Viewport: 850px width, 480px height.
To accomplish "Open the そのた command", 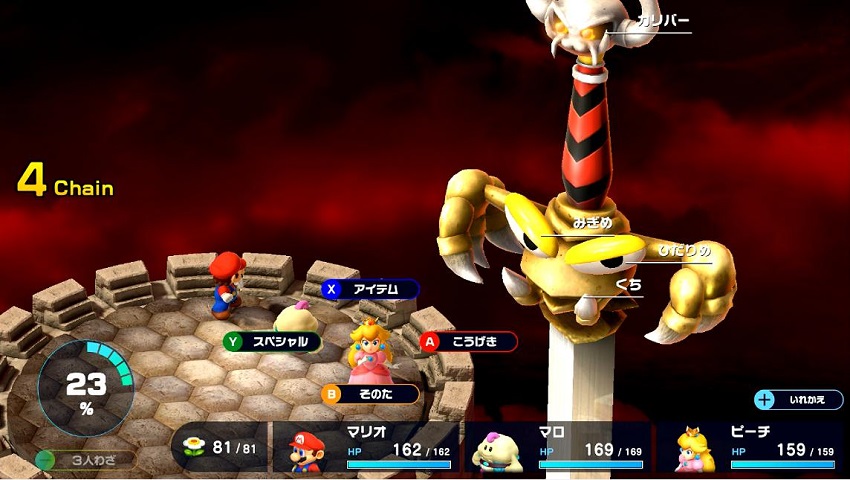I will click(x=370, y=394).
